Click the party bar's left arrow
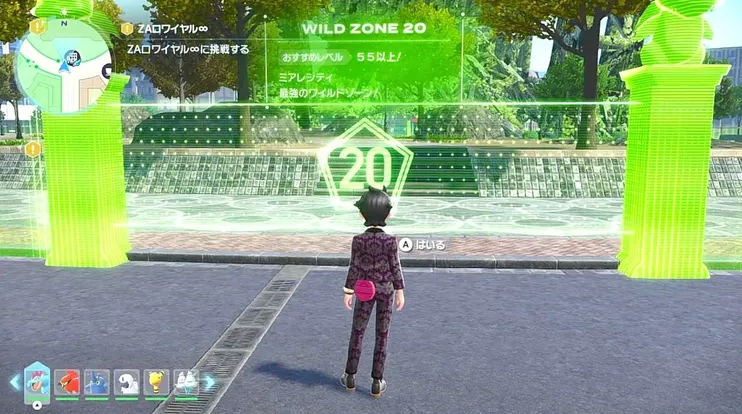Viewport: 742px width, 414px height. pyautogui.click(x=14, y=381)
